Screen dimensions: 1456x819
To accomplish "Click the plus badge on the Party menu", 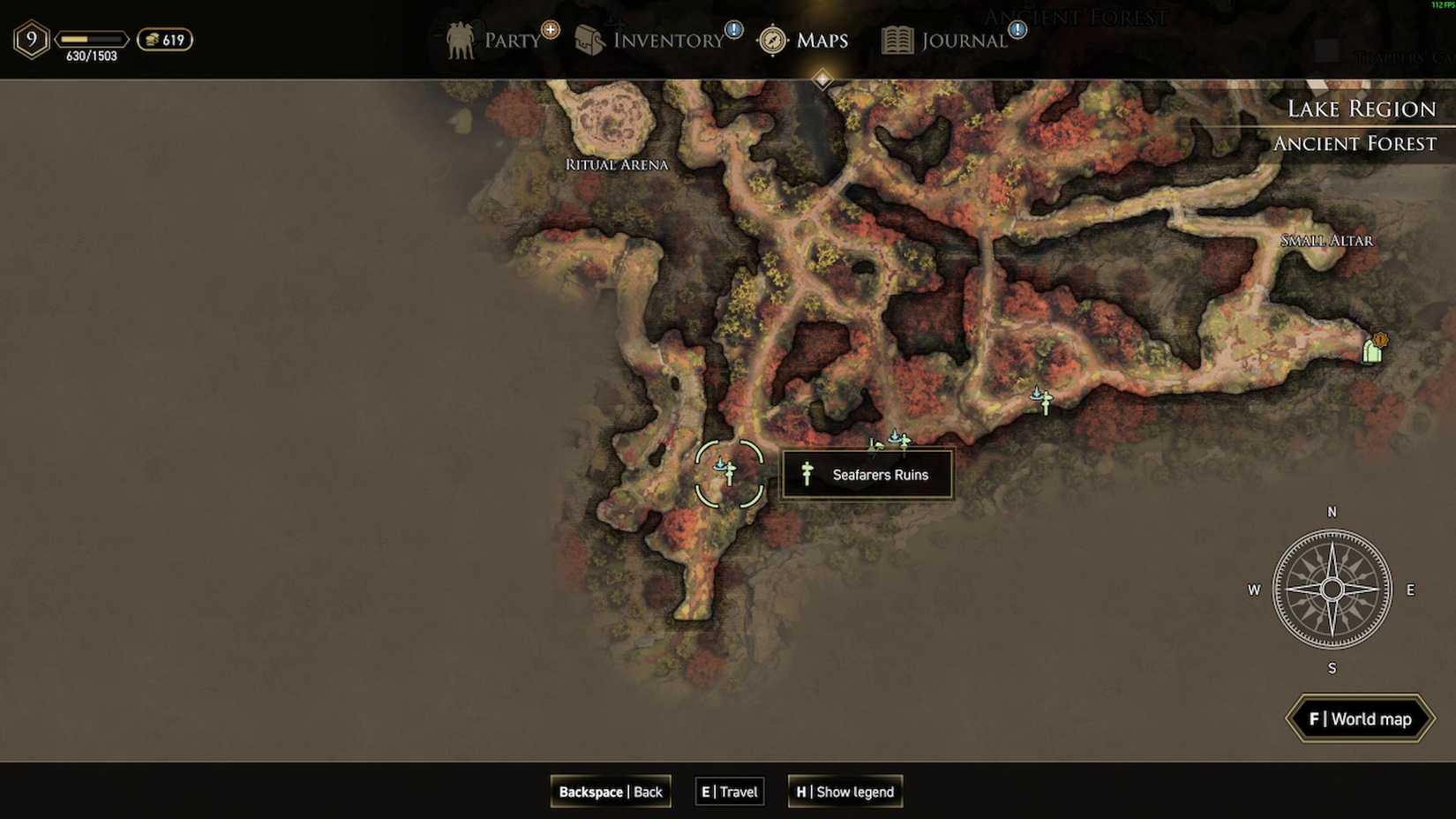I will 550,29.
